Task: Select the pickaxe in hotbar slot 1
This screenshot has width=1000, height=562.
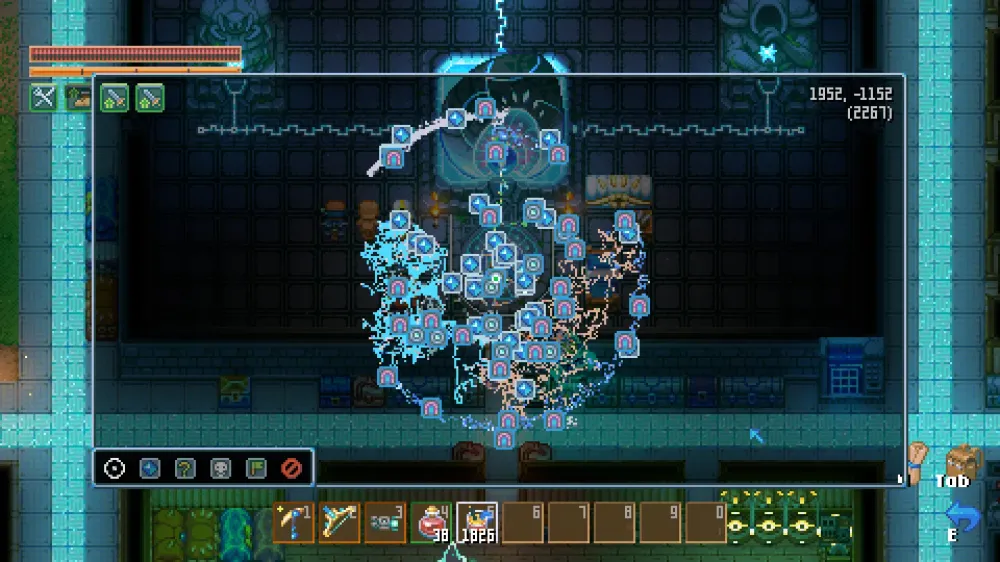Action: pyautogui.click(x=293, y=522)
